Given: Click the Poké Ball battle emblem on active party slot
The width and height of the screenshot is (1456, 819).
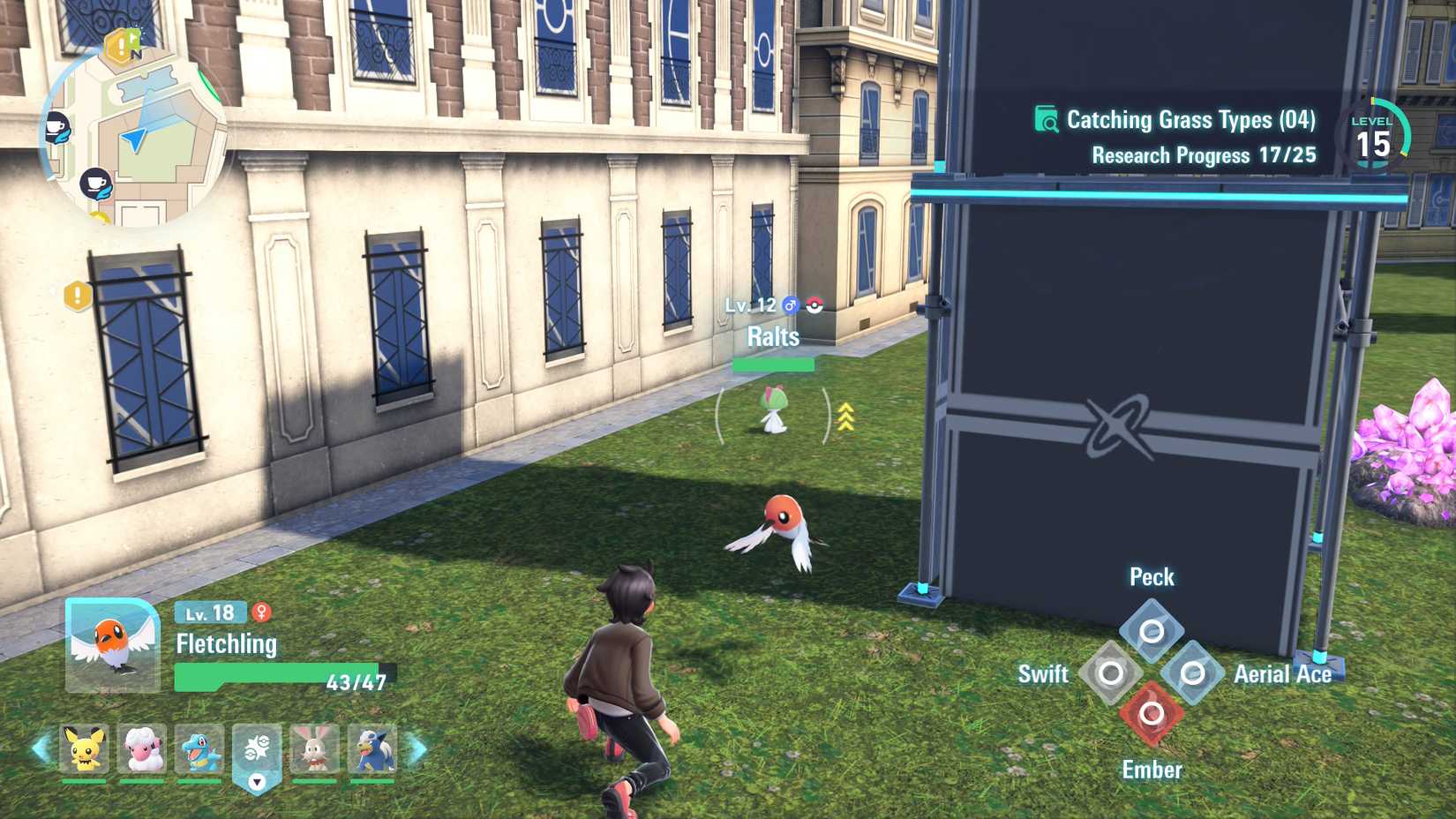Looking at the screenshot, I should click(x=258, y=746).
